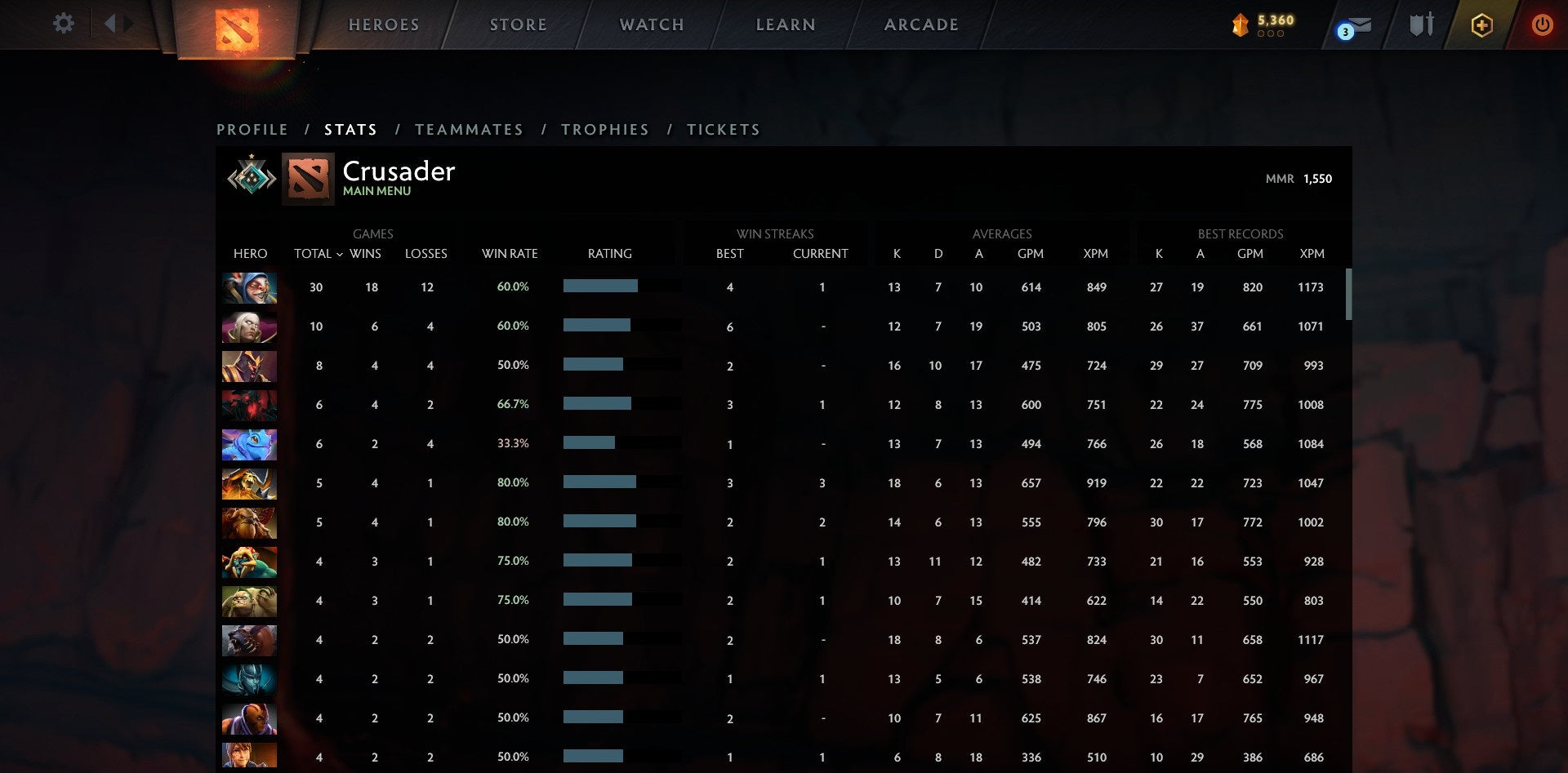Switch to the TEAMMATES tab
Viewport: 1568px width, 773px height.
[x=470, y=129]
